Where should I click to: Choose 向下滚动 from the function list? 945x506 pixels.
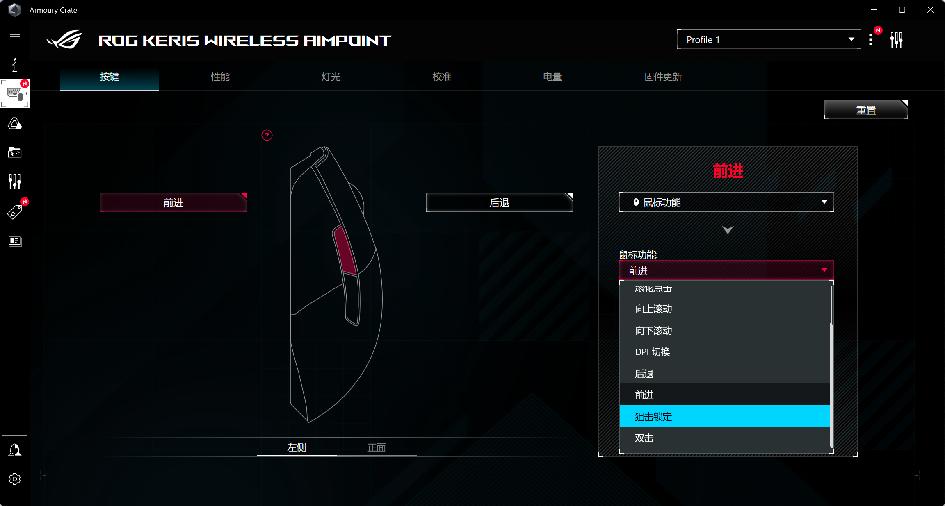click(x=725, y=331)
